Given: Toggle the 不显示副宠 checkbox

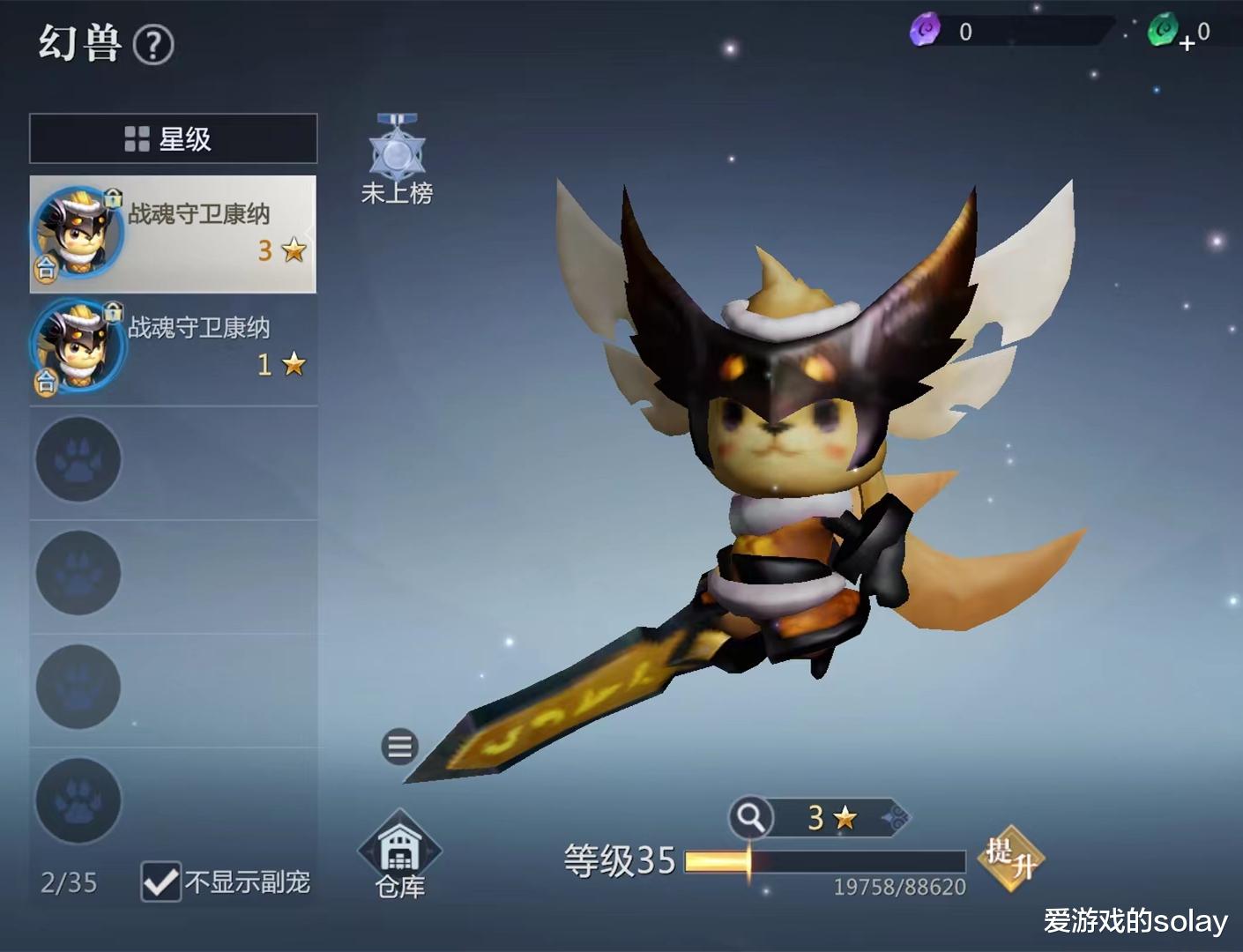Looking at the screenshot, I should coord(161,881).
